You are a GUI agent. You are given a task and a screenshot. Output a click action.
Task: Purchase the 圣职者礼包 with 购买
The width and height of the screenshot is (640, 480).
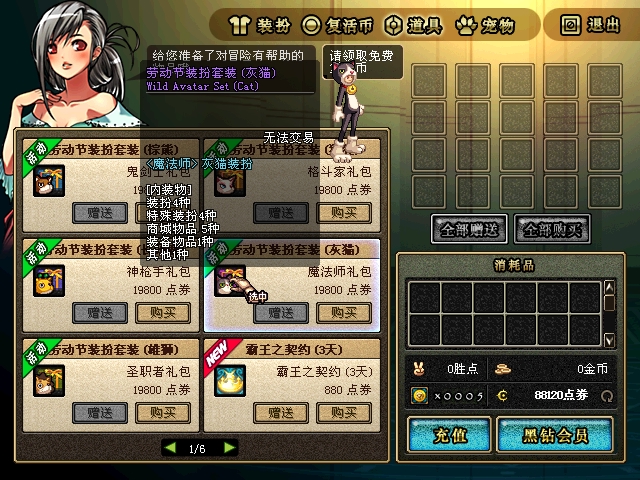163,412
